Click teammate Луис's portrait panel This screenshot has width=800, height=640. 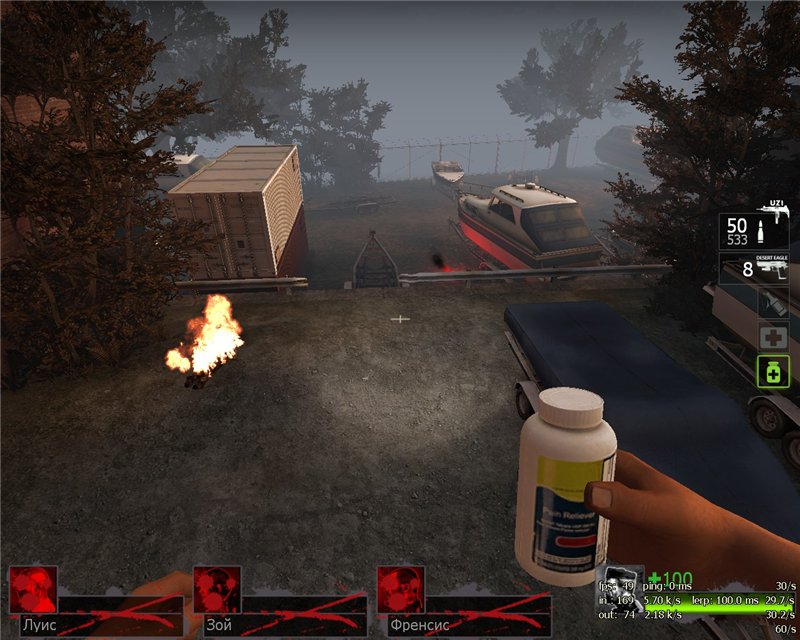[33, 590]
